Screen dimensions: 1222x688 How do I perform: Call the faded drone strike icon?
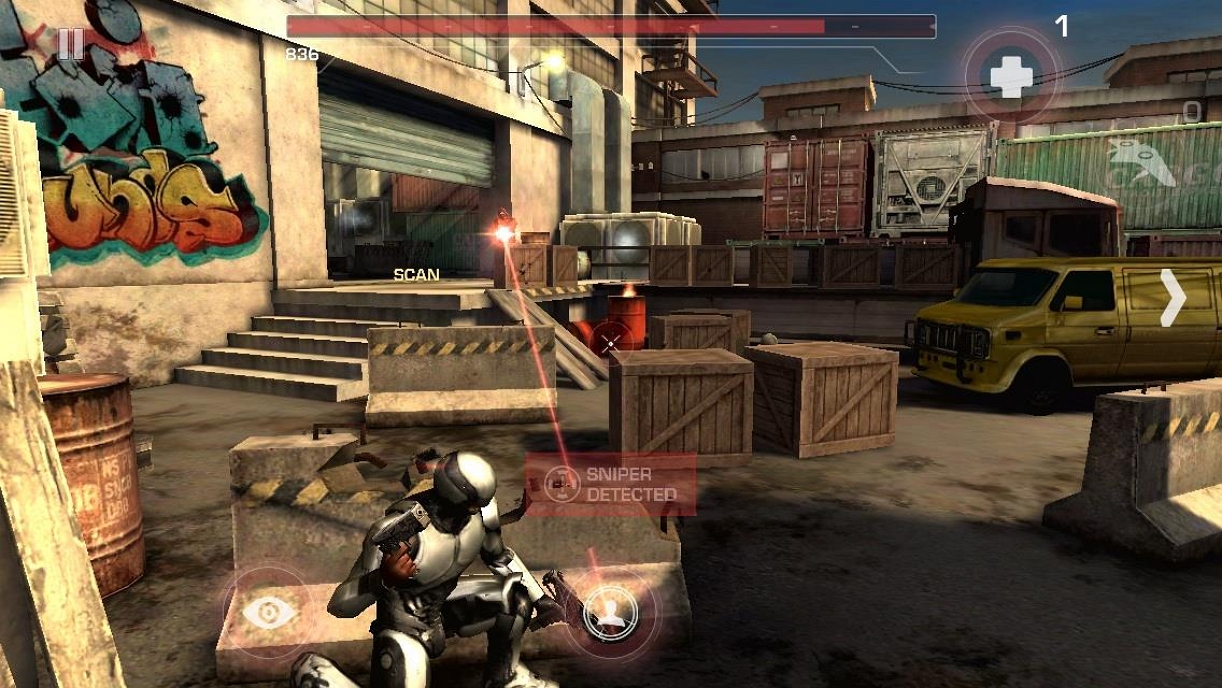point(1142,162)
